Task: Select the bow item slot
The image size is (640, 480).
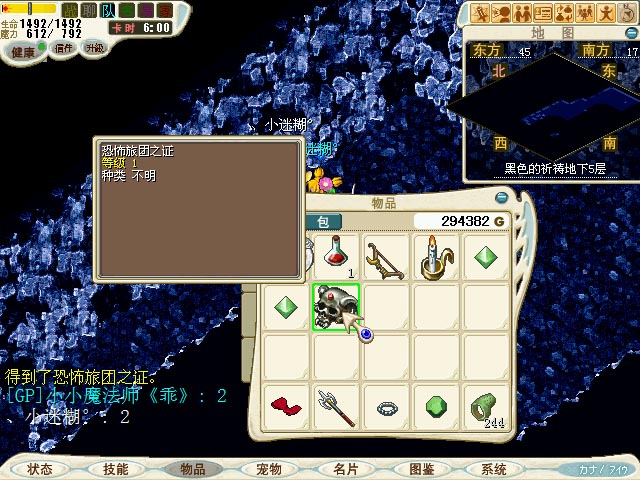Action: click(x=385, y=257)
